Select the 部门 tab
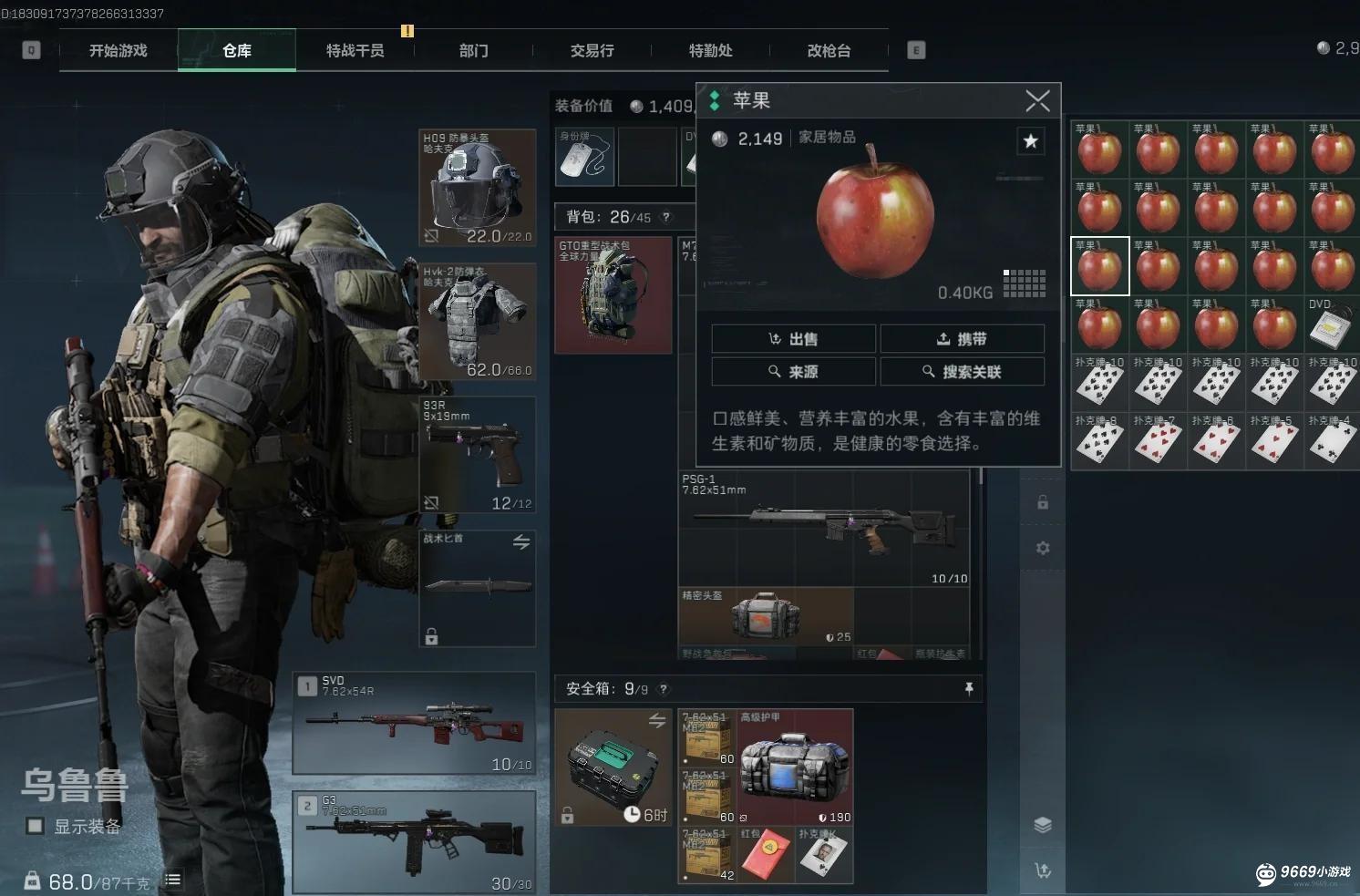 coord(473,51)
